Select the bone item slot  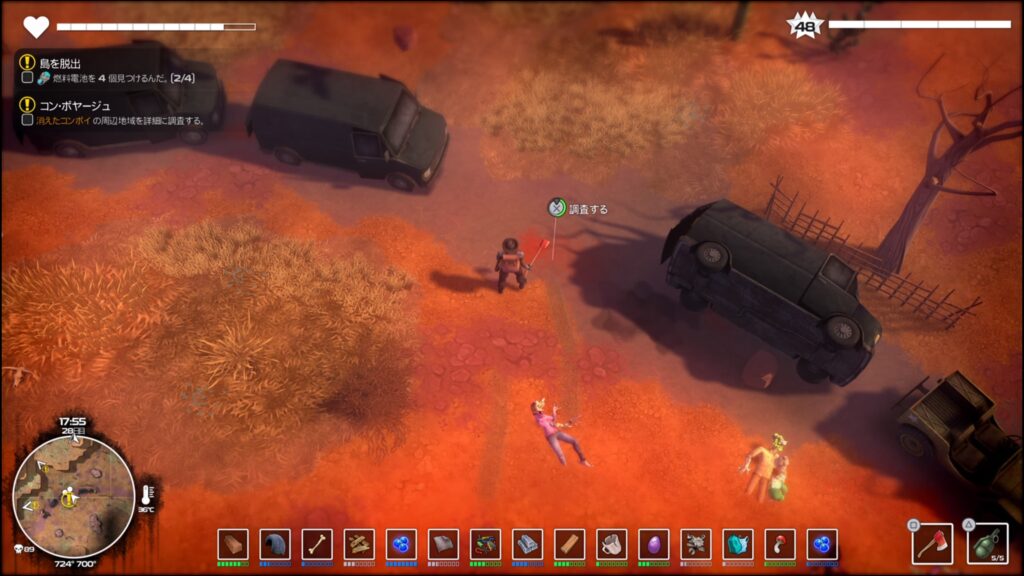click(317, 544)
